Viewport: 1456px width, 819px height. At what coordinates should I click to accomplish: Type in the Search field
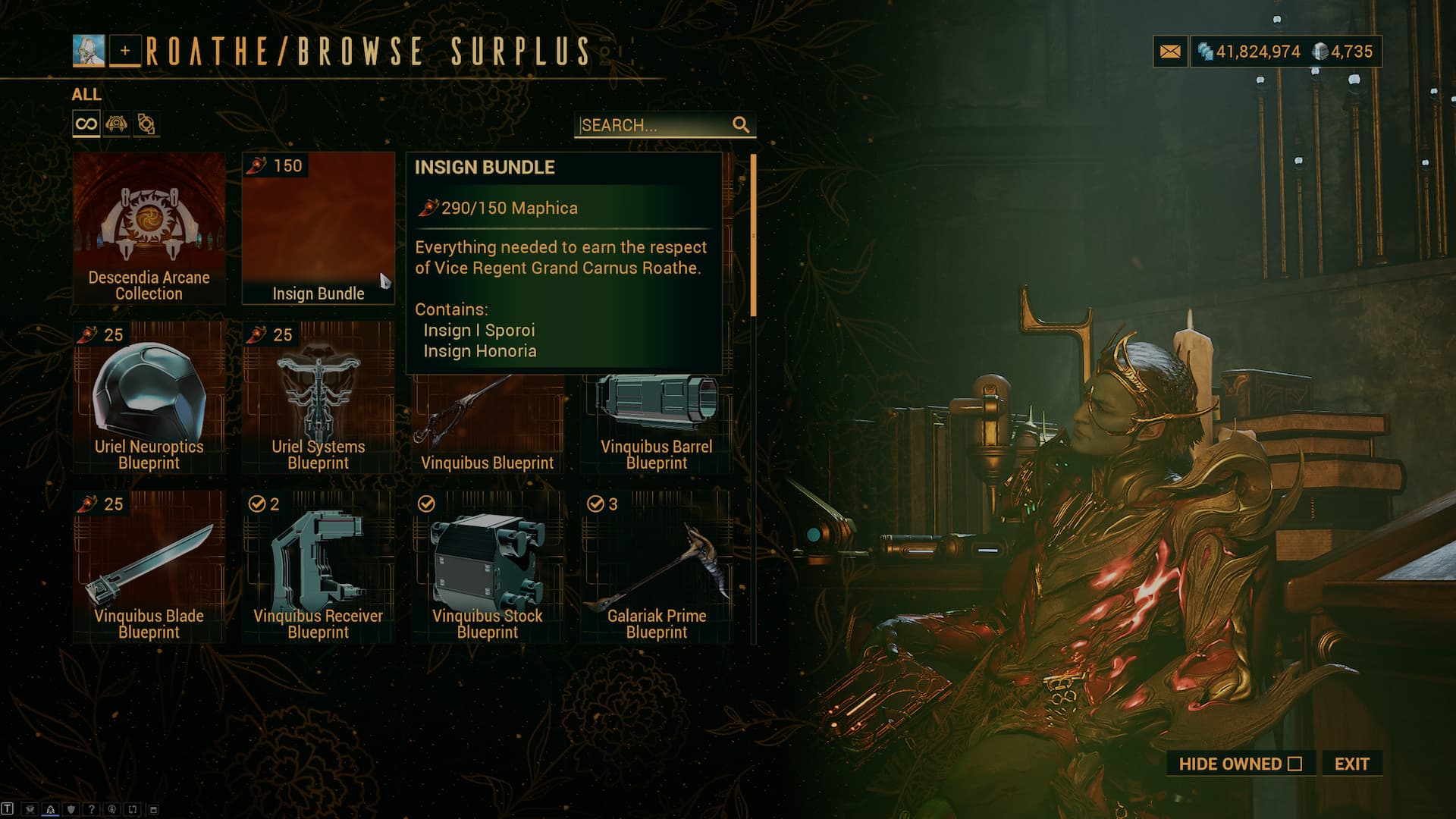click(654, 125)
